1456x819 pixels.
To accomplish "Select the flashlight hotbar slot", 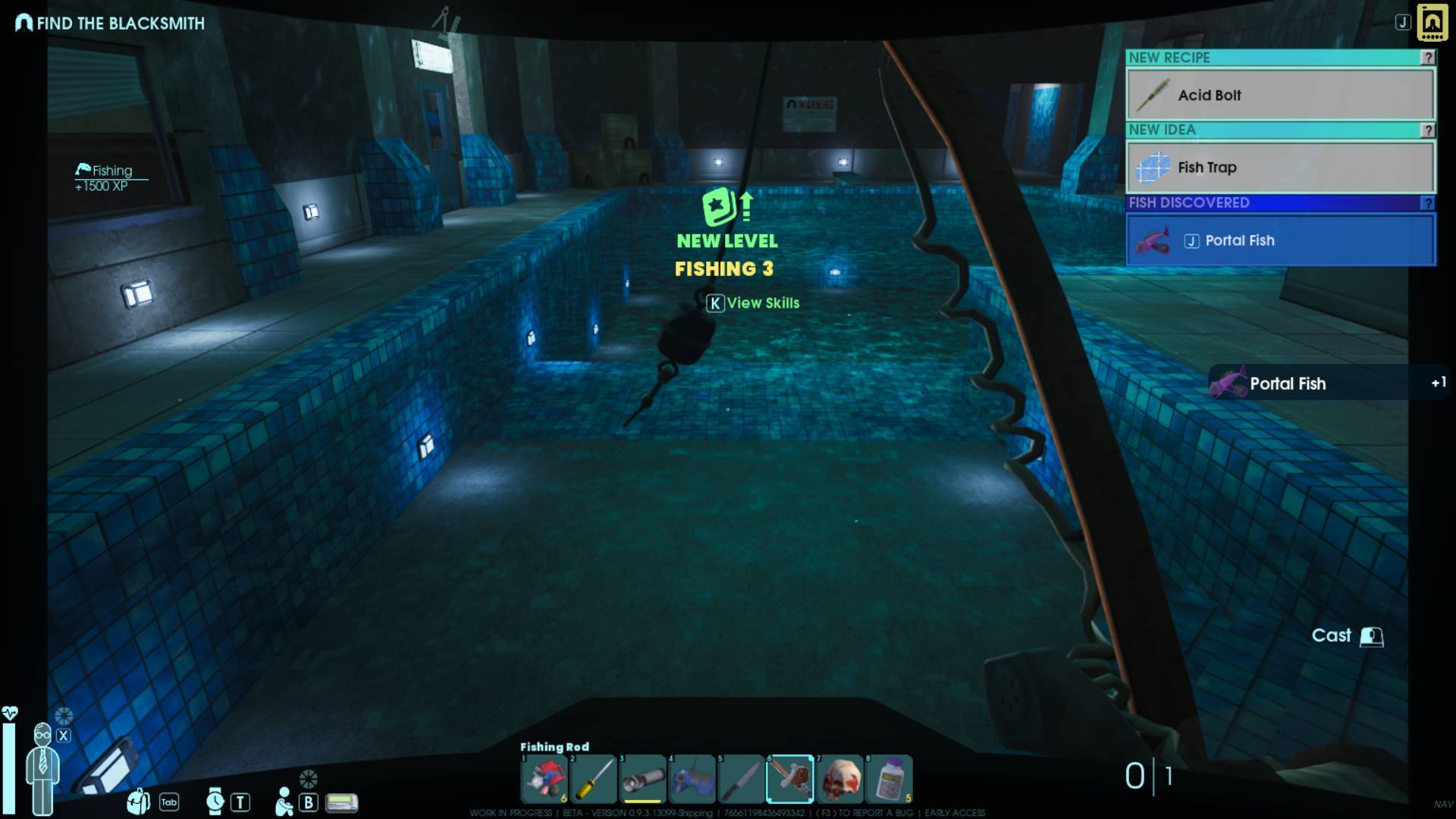I will 642,779.
